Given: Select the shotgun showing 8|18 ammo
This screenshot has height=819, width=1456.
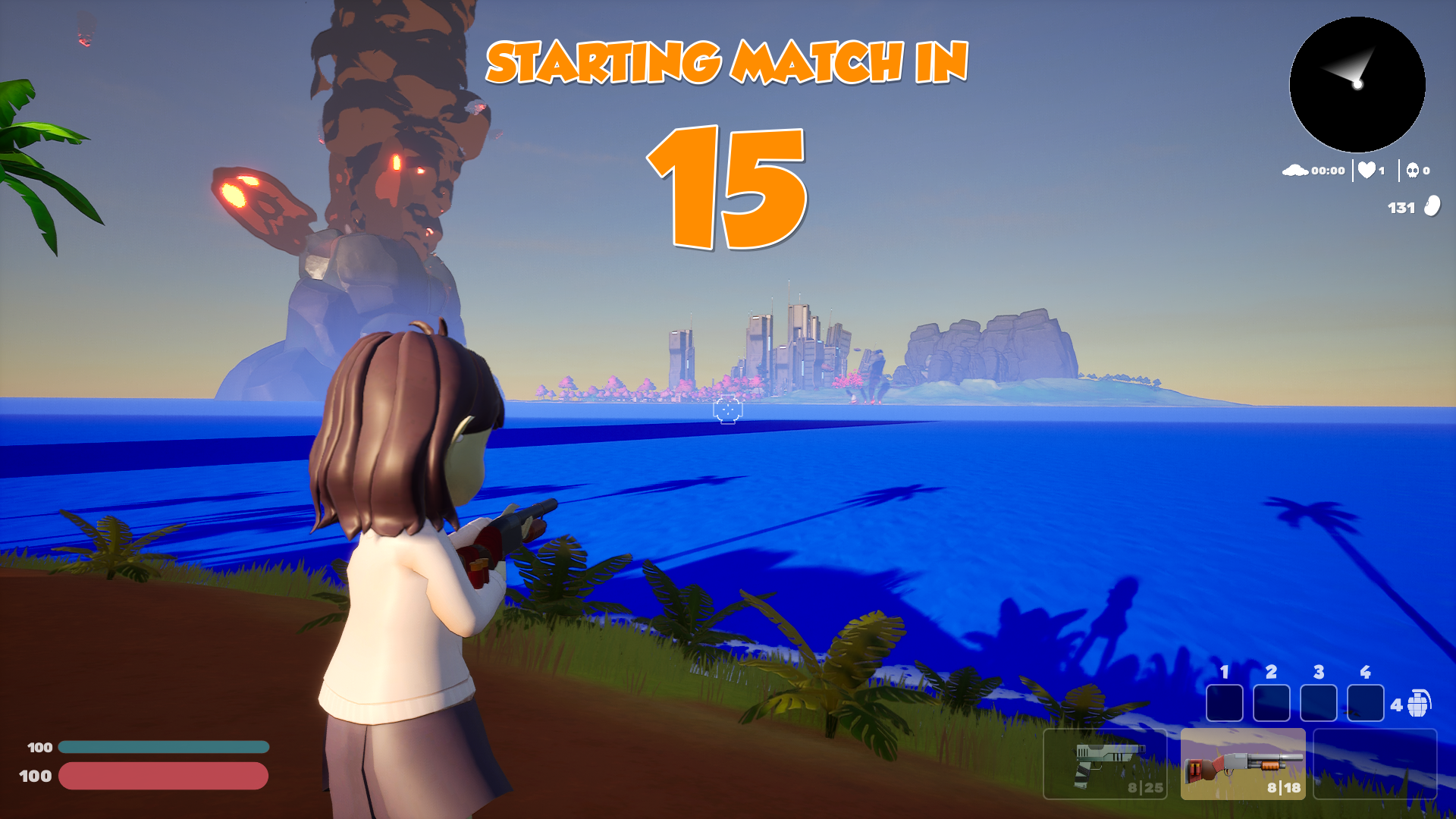Looking at the screenshot, I should [x=1244, y=770].
